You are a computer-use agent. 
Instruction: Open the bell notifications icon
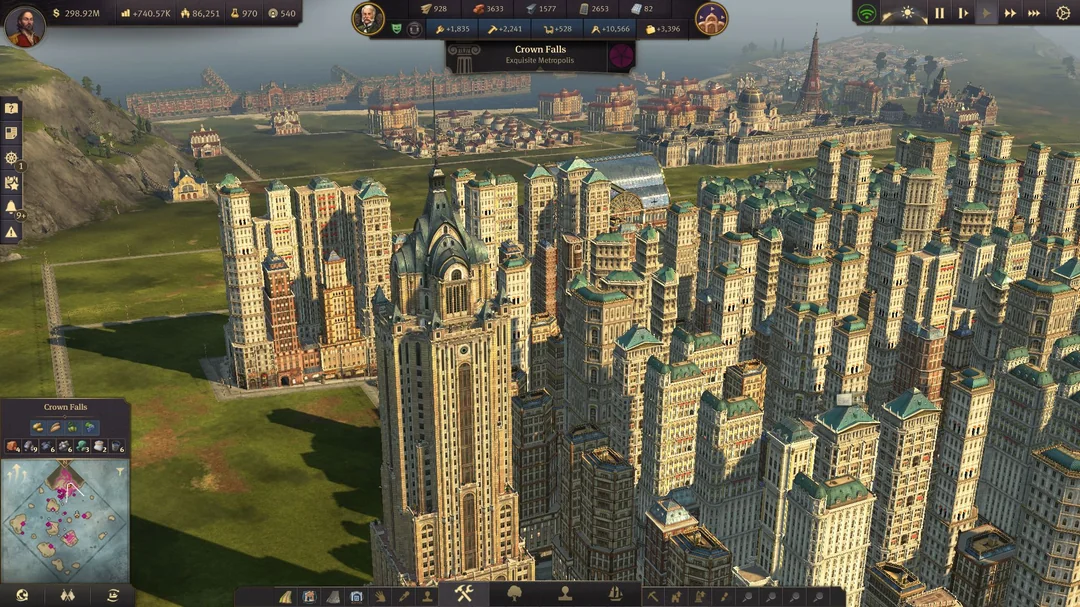pyautogui.click(x=11, y=207)
